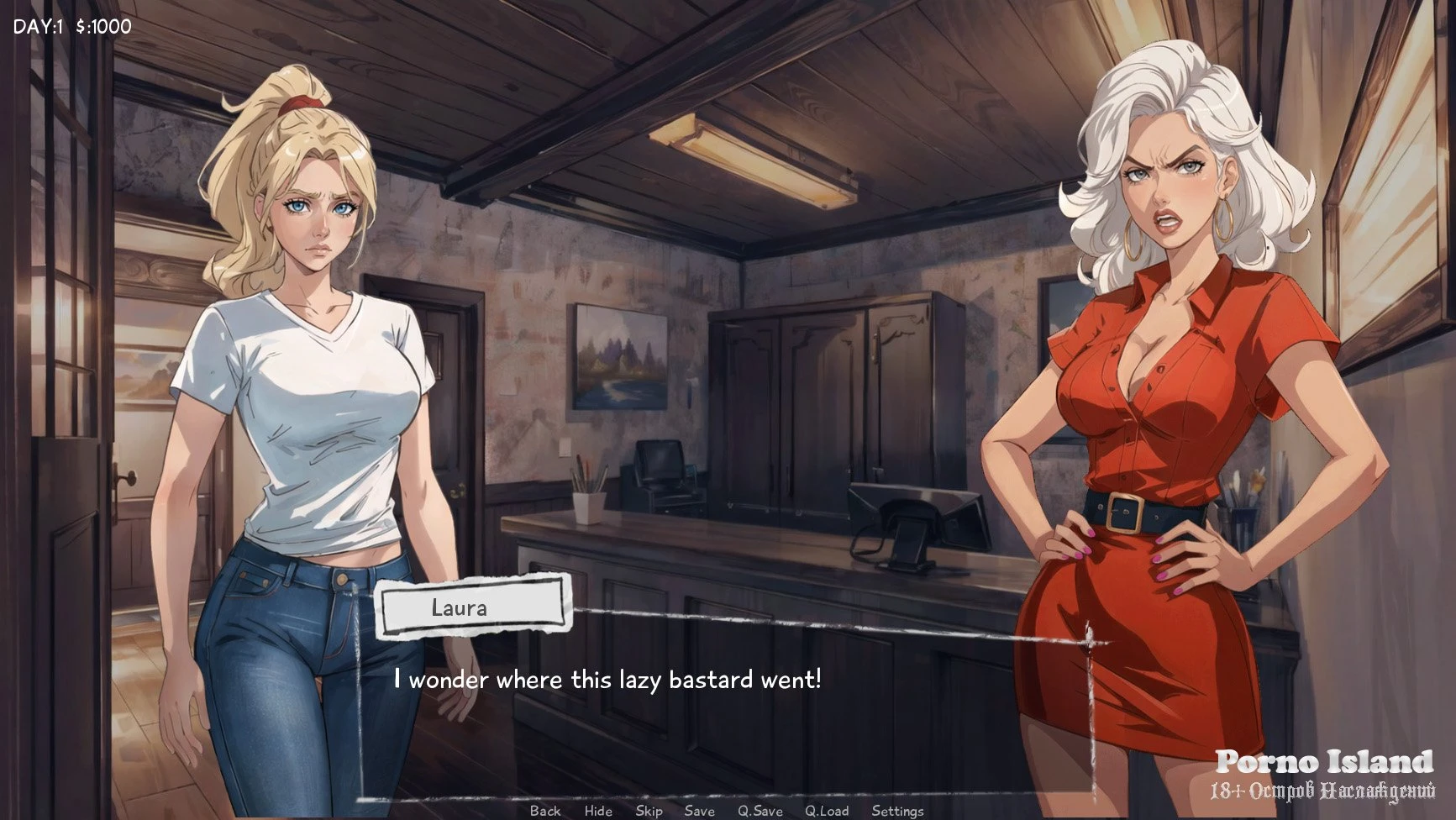Viewport: 1456px width, 820px height.
Task: Open the Settings menu
Action: pyautogui.click(x=897, y=811)
